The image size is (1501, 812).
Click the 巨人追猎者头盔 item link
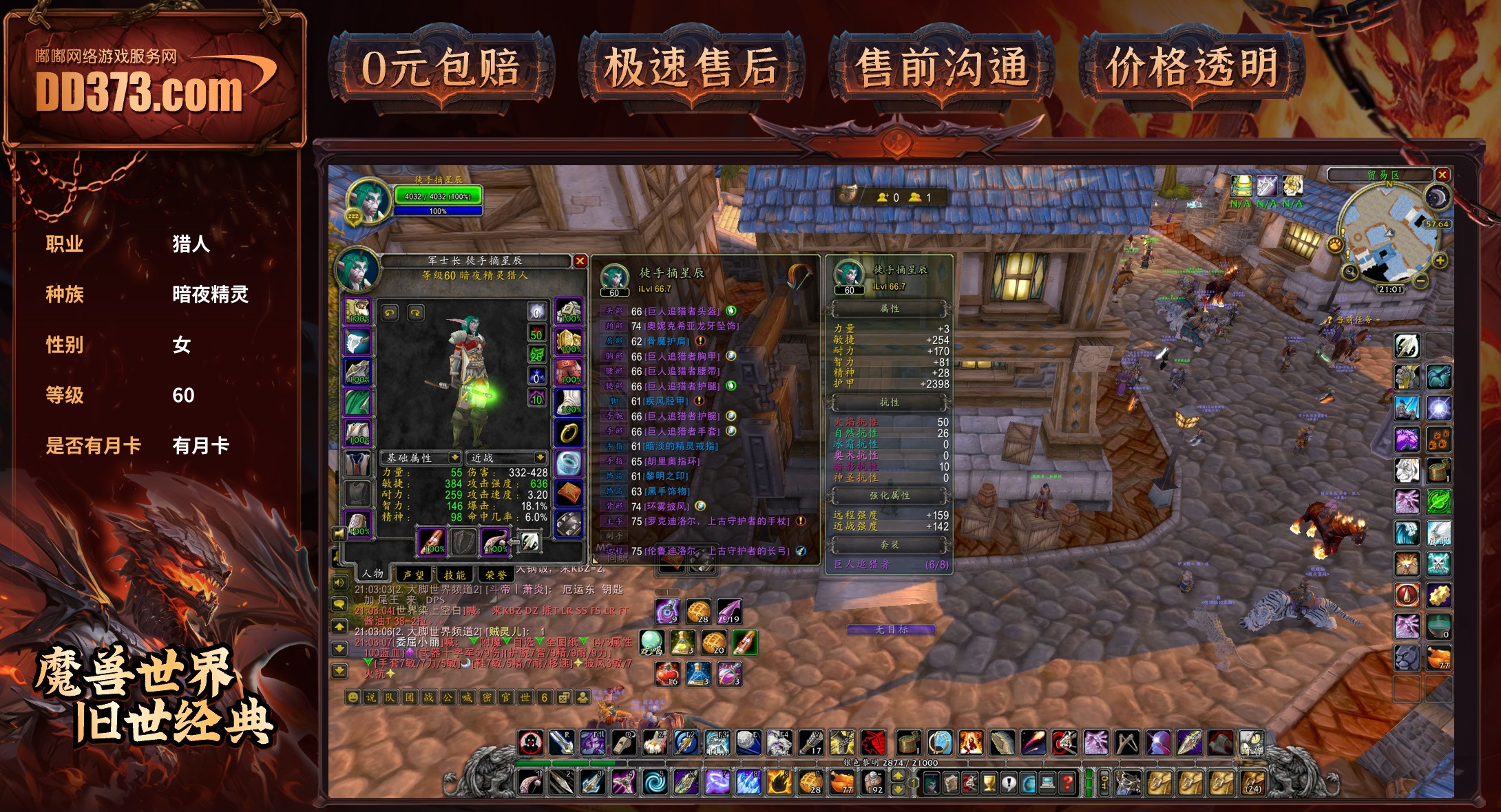[x=682, y=311]
